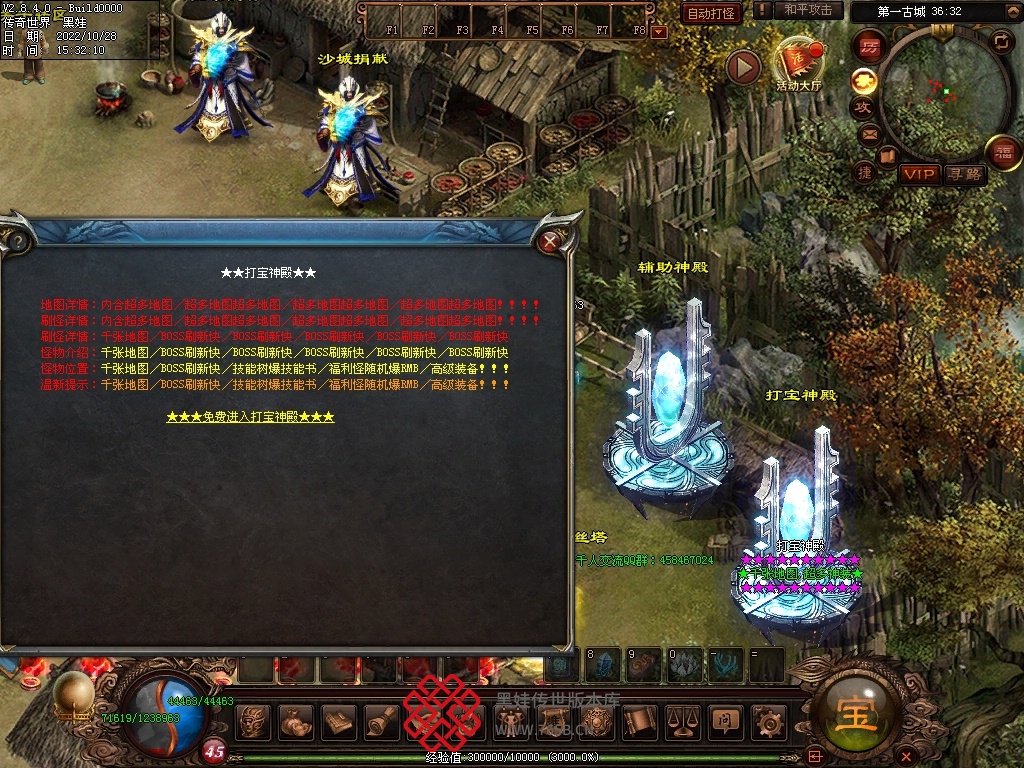Open the mail envelope icon
This screenshot has height=768, width=1024.
pyautogui.click(x=868, y=133)
